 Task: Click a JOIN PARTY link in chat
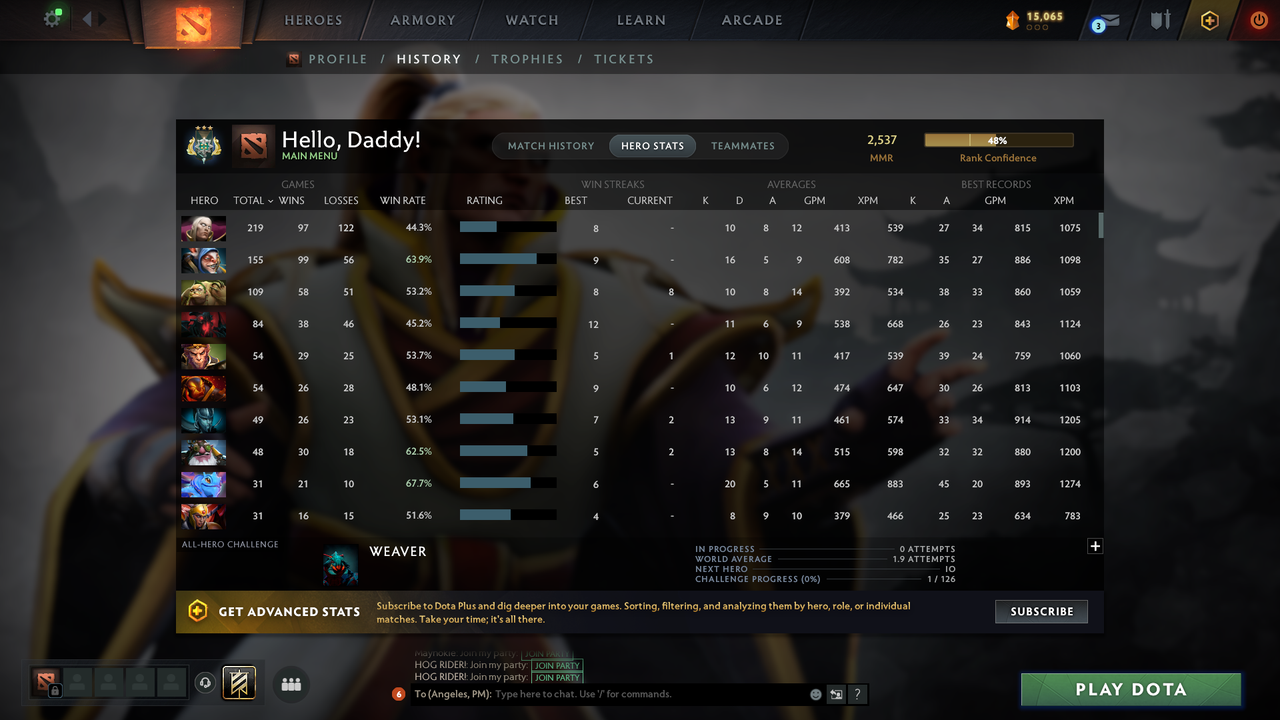click(557, 665)
